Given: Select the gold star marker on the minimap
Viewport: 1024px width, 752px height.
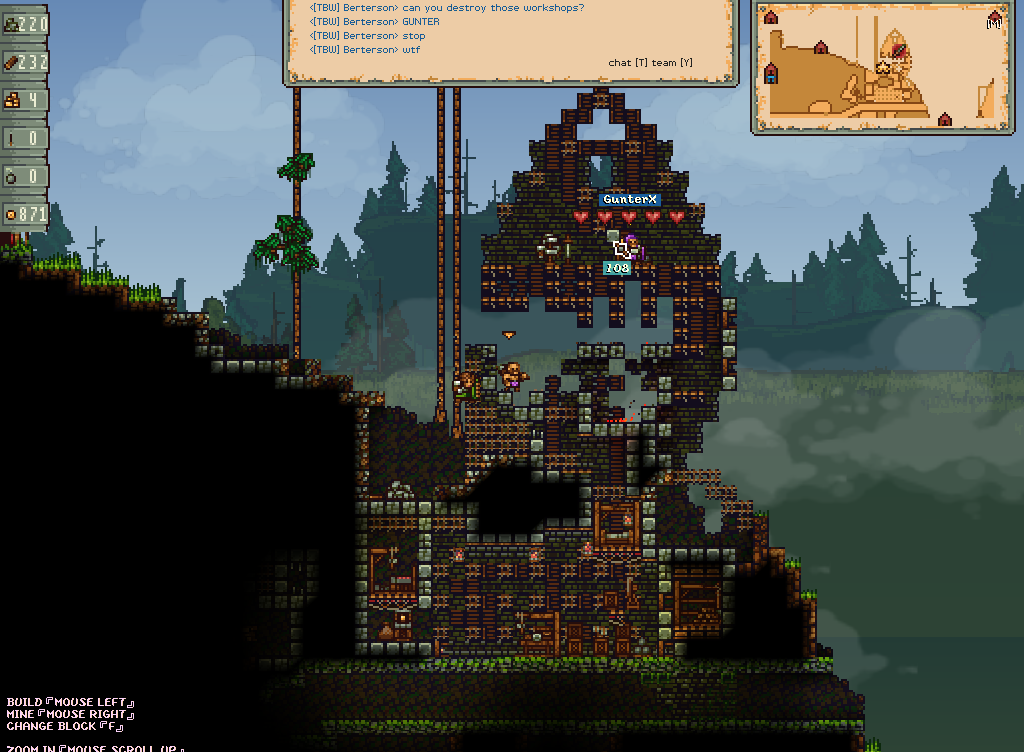Looking at the screenshot, I should pyautogui.click(x=883, y=67).
